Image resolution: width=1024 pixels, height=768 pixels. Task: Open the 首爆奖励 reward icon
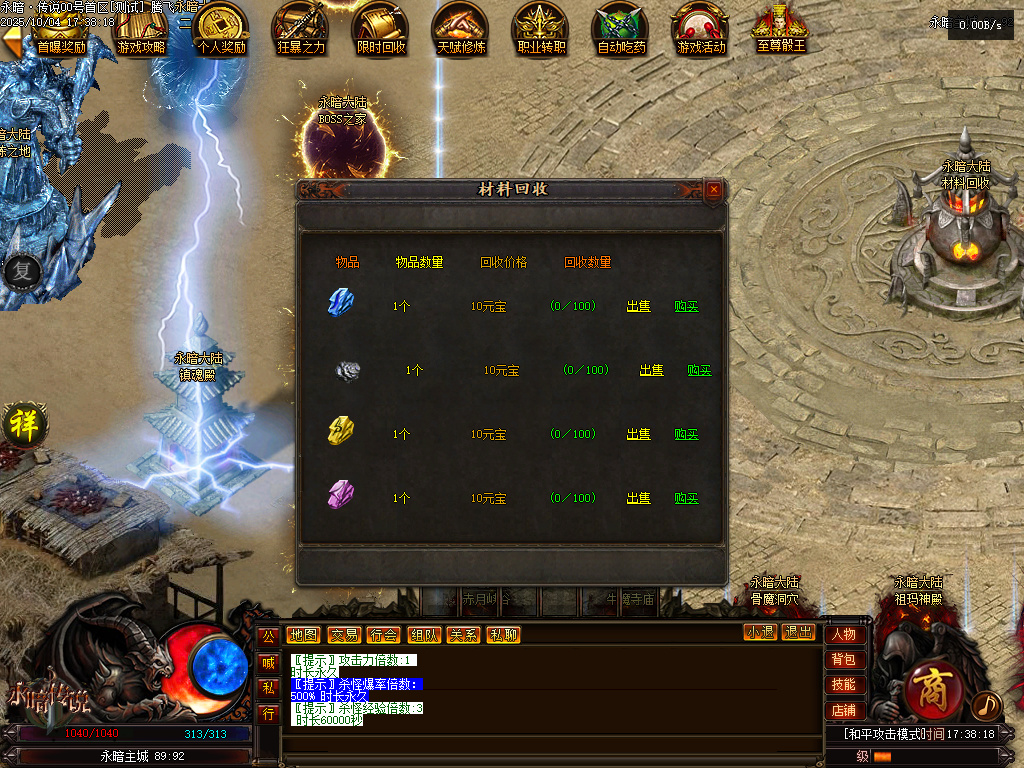tap(61, 29)
